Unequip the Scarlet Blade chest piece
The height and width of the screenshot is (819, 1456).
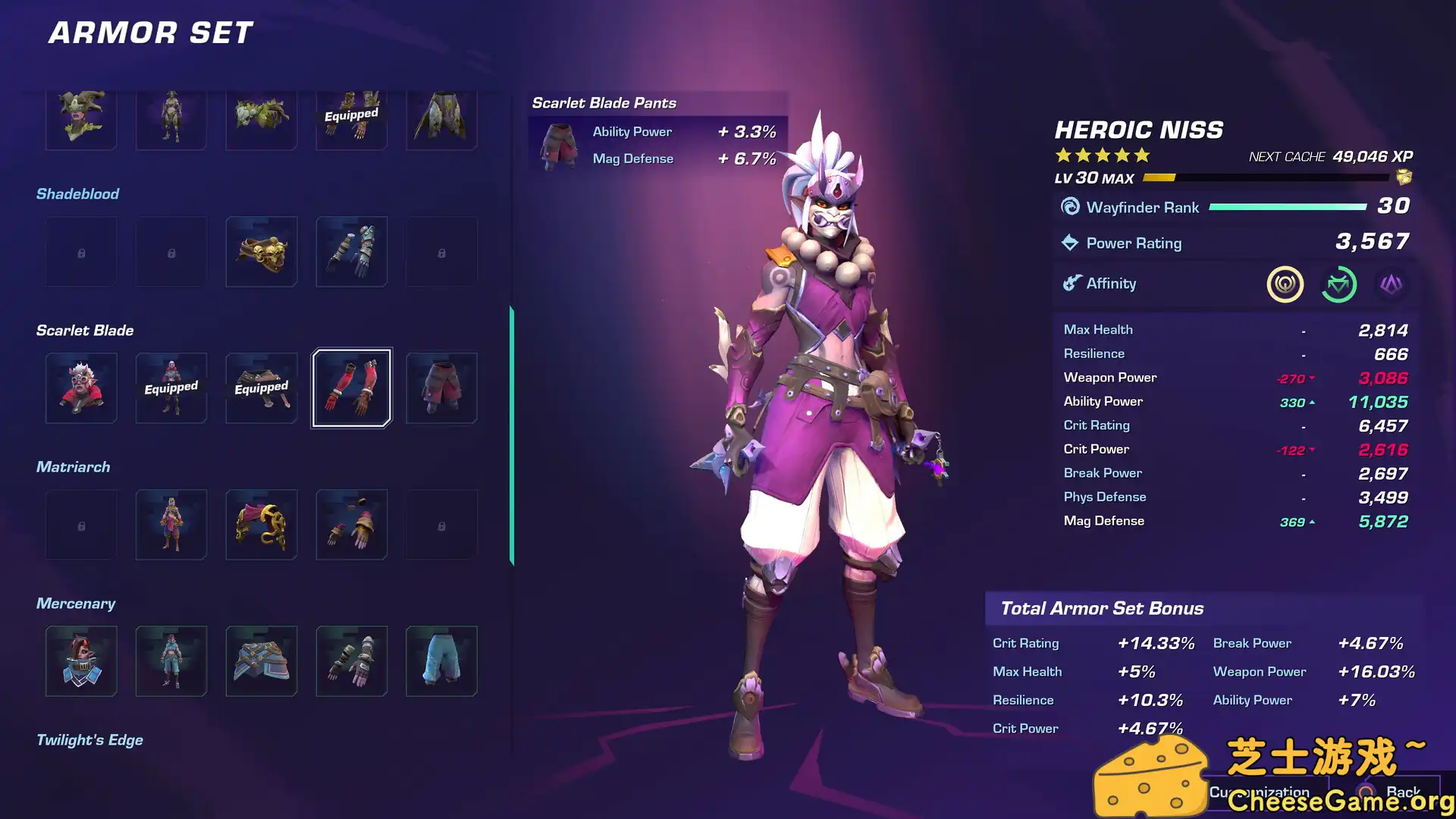pos(171,388)
